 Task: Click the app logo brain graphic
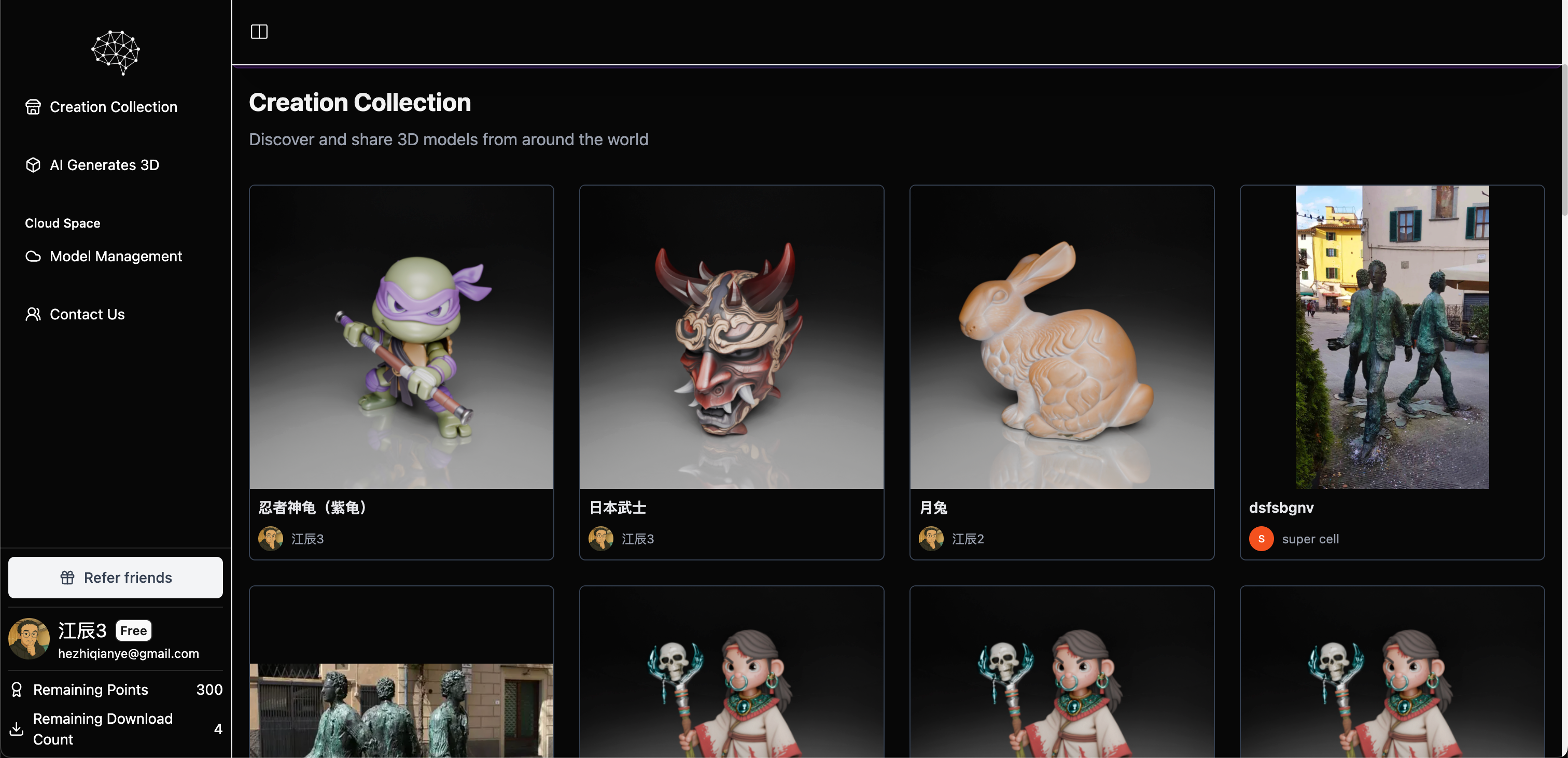[x=115, y=52]
